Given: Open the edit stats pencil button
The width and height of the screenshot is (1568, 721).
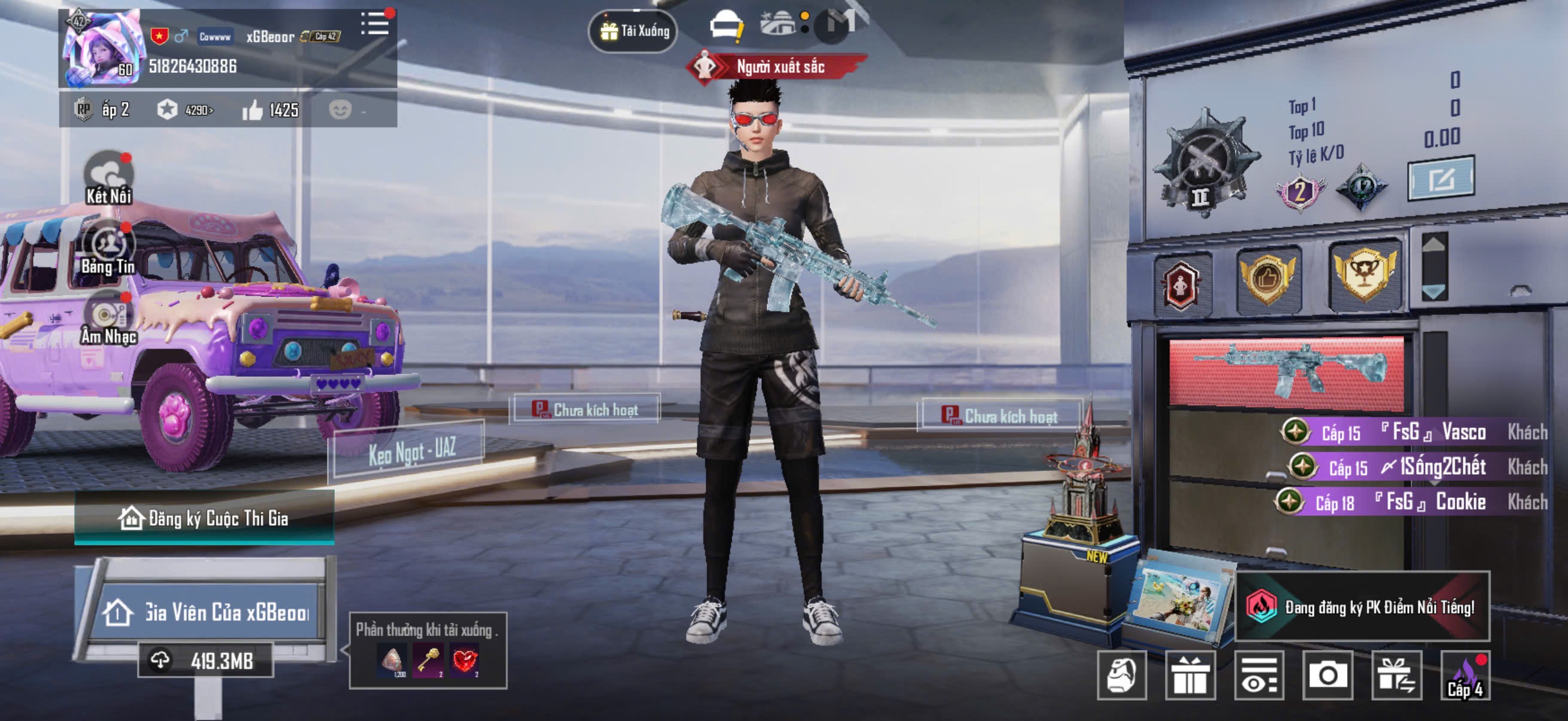Looking at the screenshot, I should coord(1440,179).
